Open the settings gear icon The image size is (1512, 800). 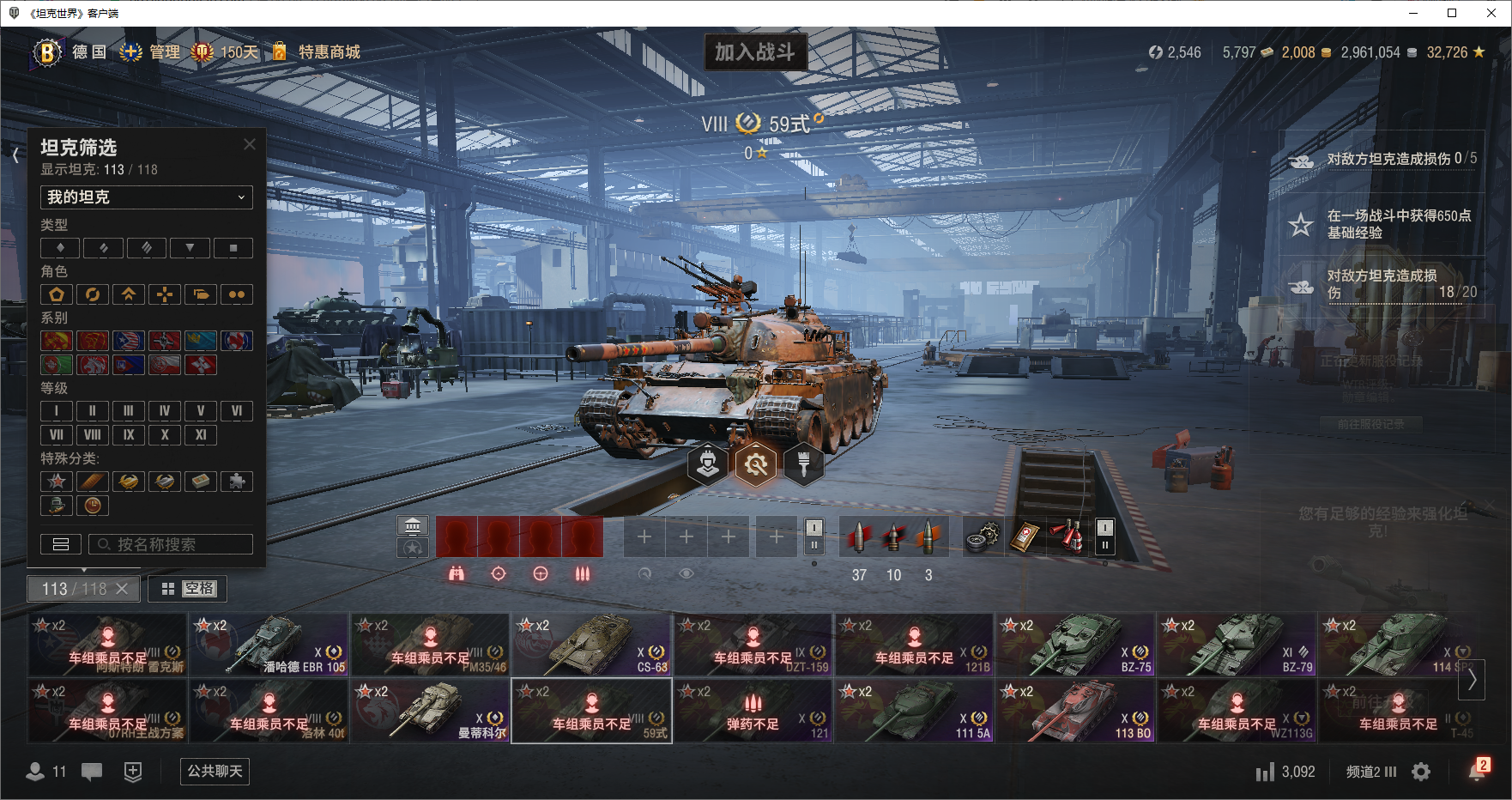tap(1421, 772)
